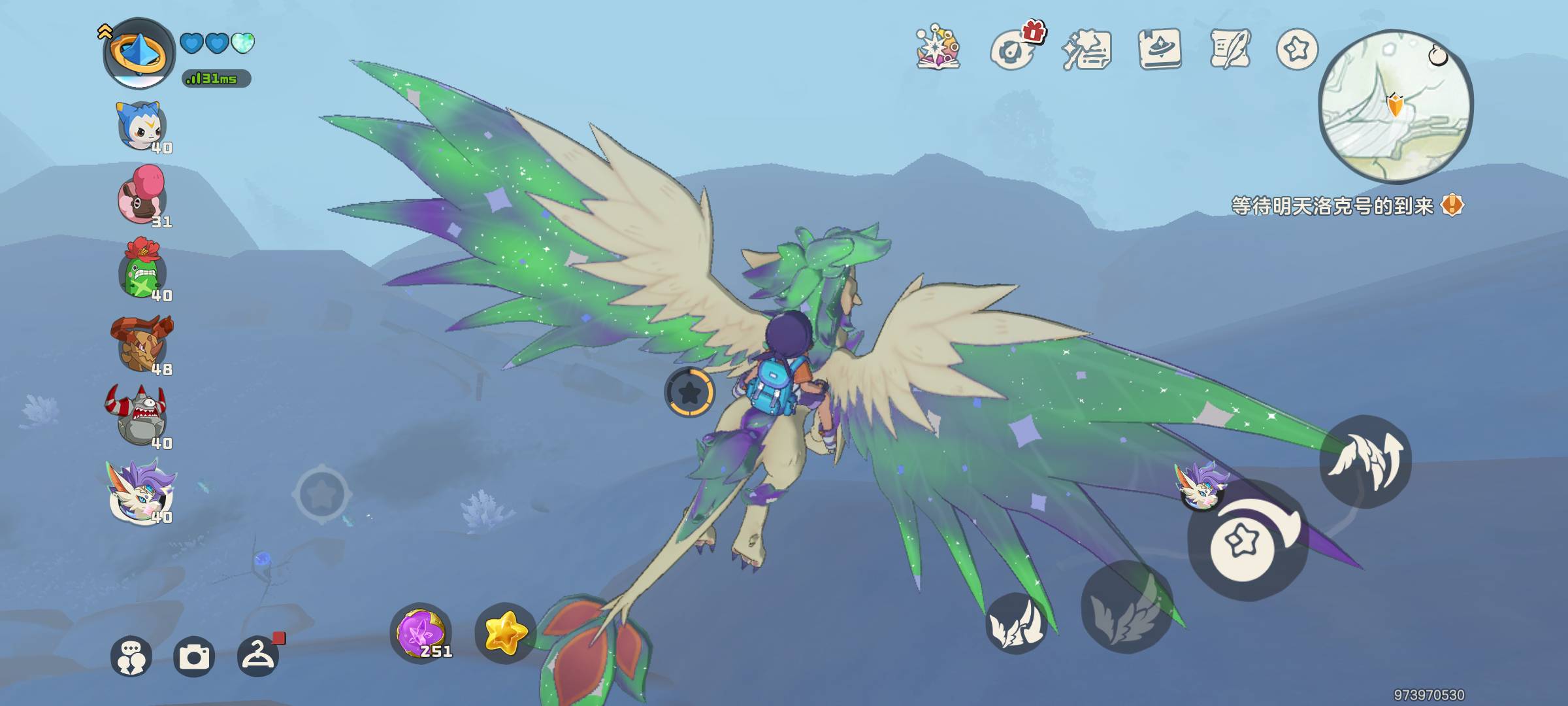
Task: Open the wizard hat handbook
Action: click(1160, 48)
